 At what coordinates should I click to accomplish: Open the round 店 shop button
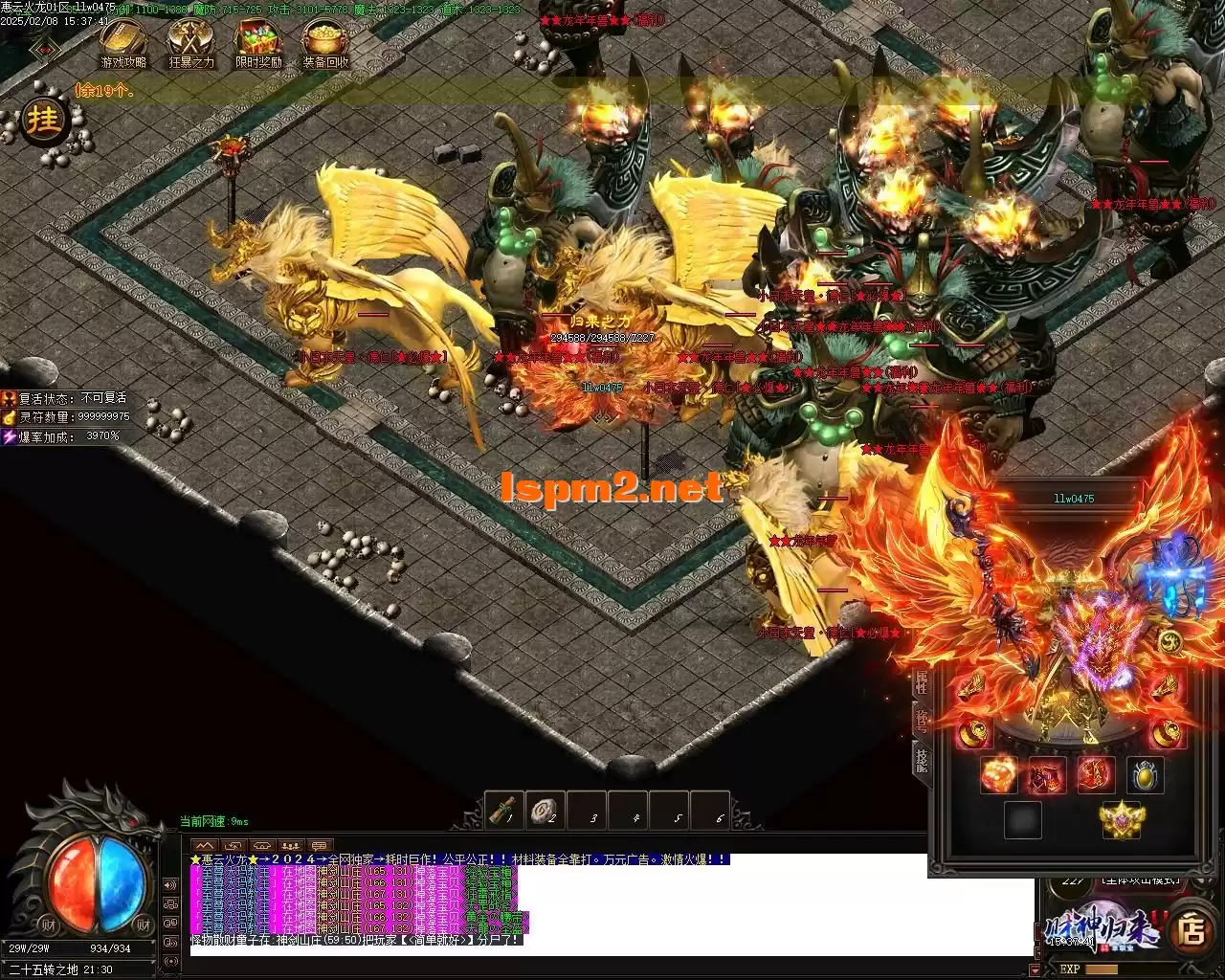(x=1192, y=930)
